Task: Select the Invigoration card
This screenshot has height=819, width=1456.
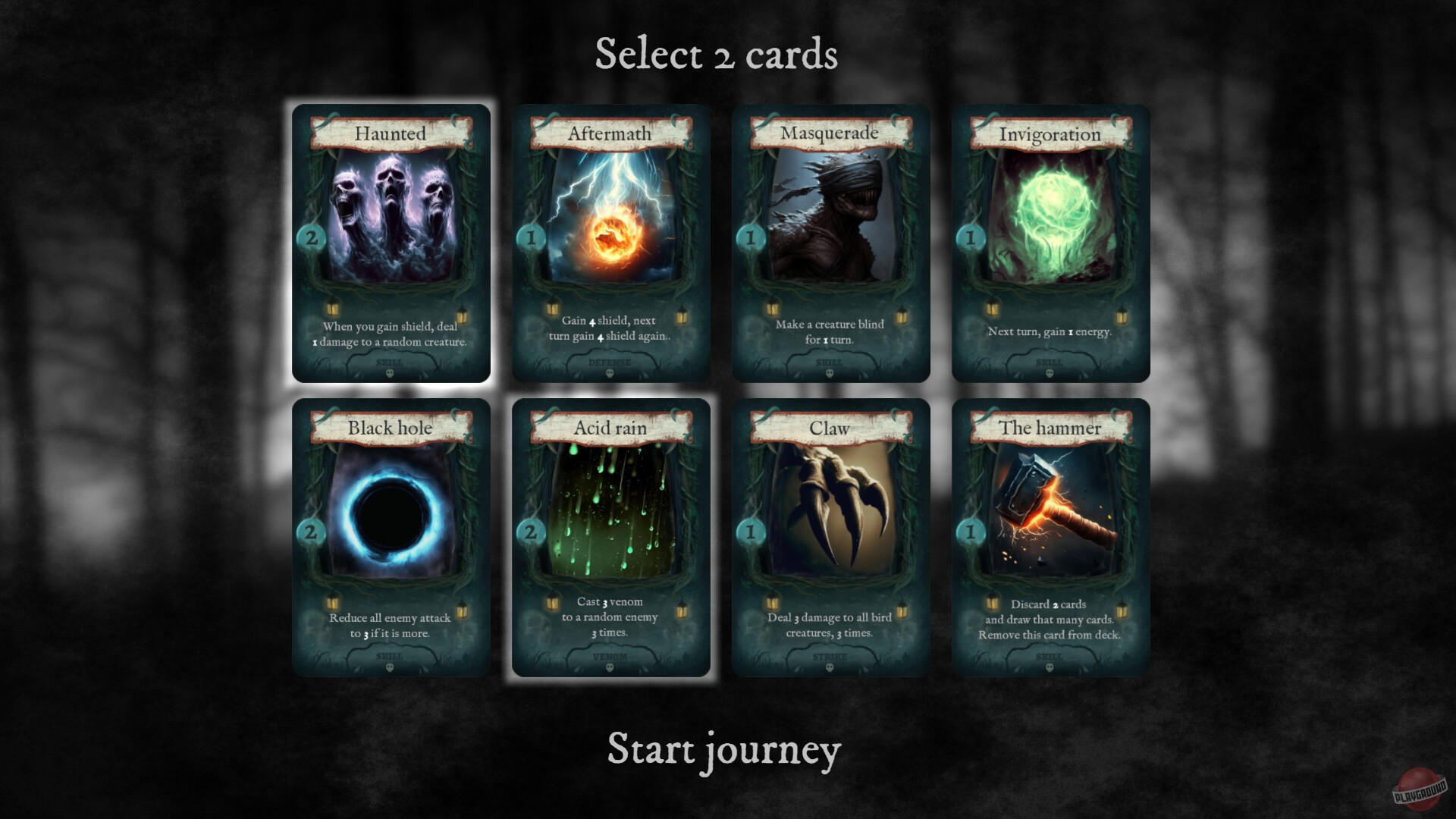Action: pos(1051,243)
